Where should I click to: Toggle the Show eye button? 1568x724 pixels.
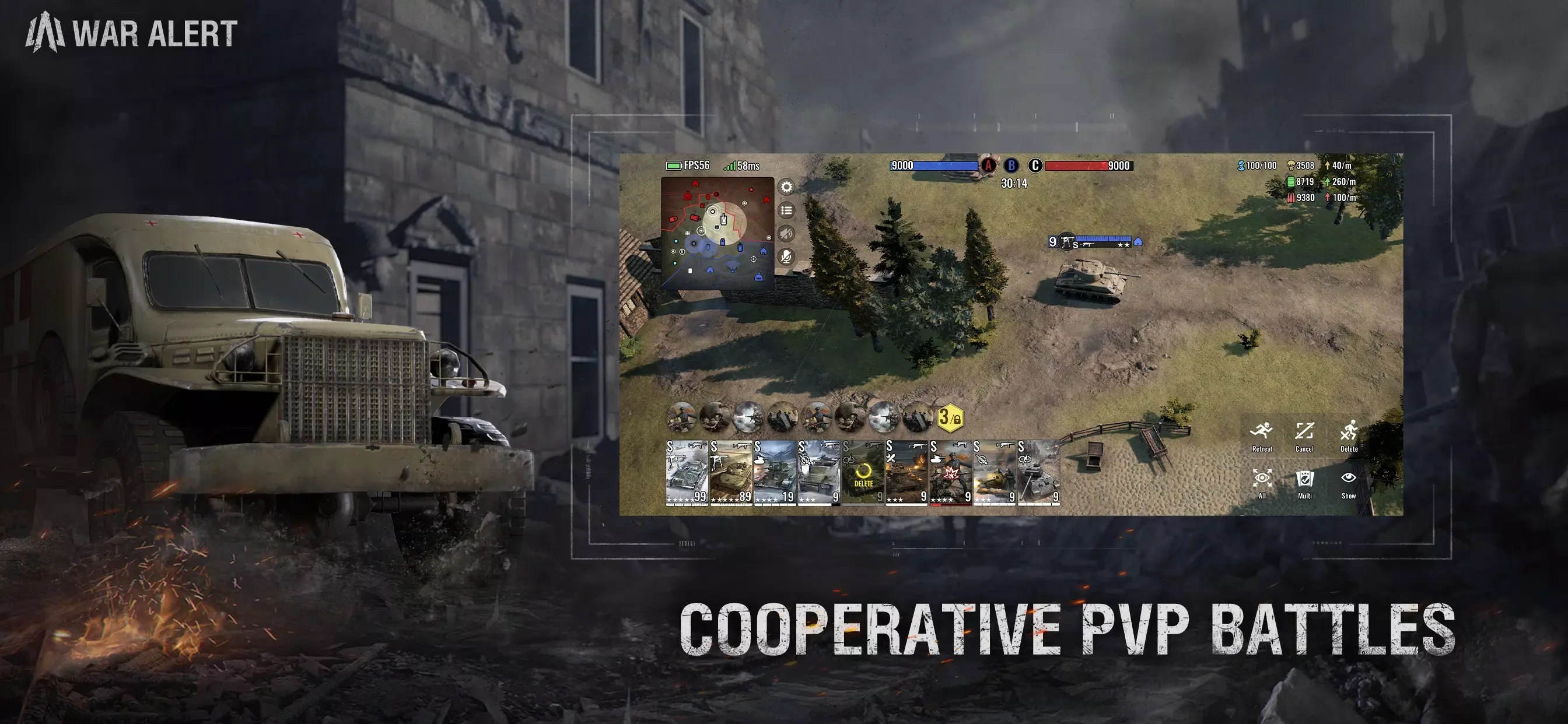click(x=1348, y=483)
